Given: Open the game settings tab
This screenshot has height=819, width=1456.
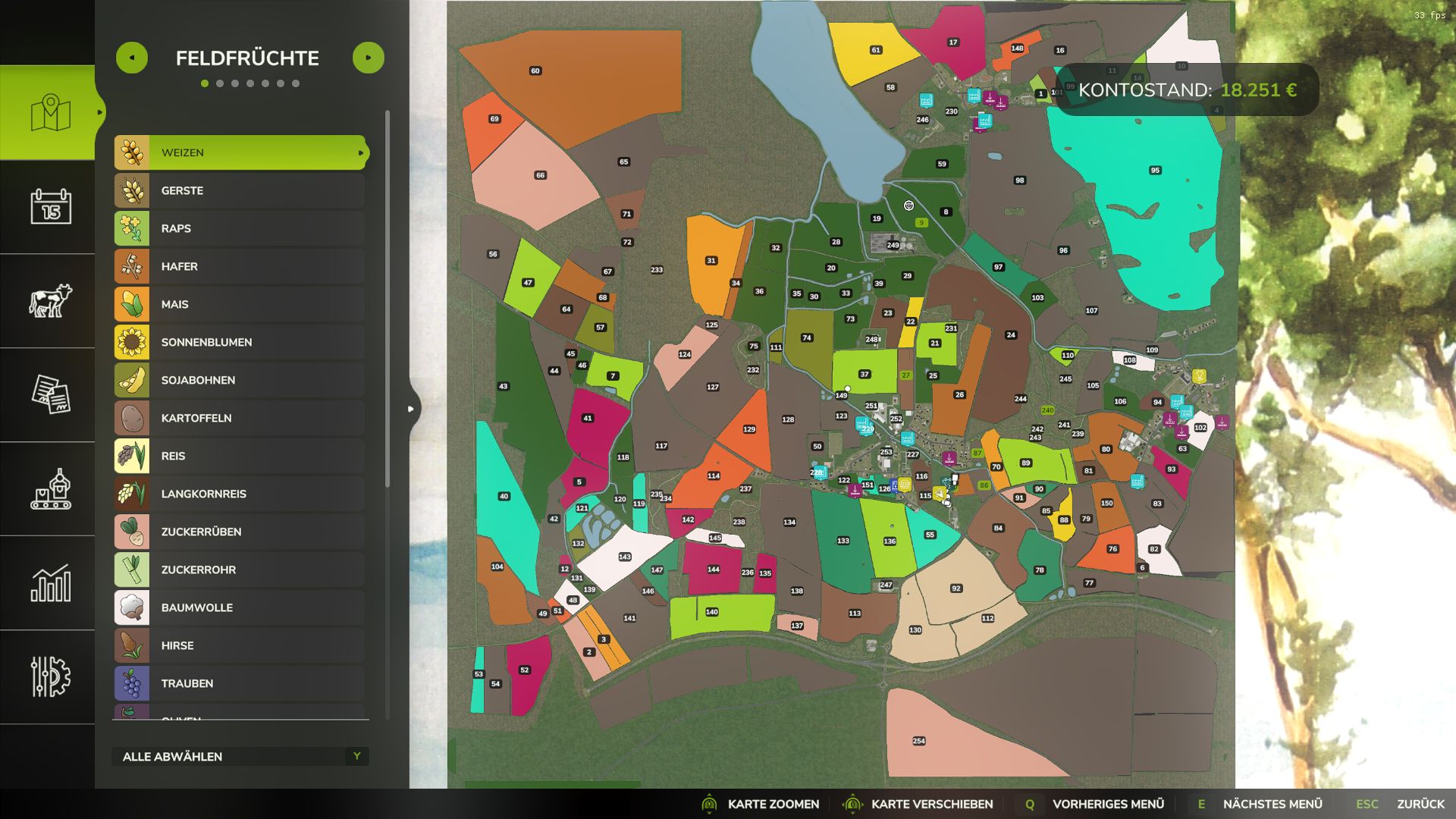Looking at the screenshot, I should (x=50, y=676).
